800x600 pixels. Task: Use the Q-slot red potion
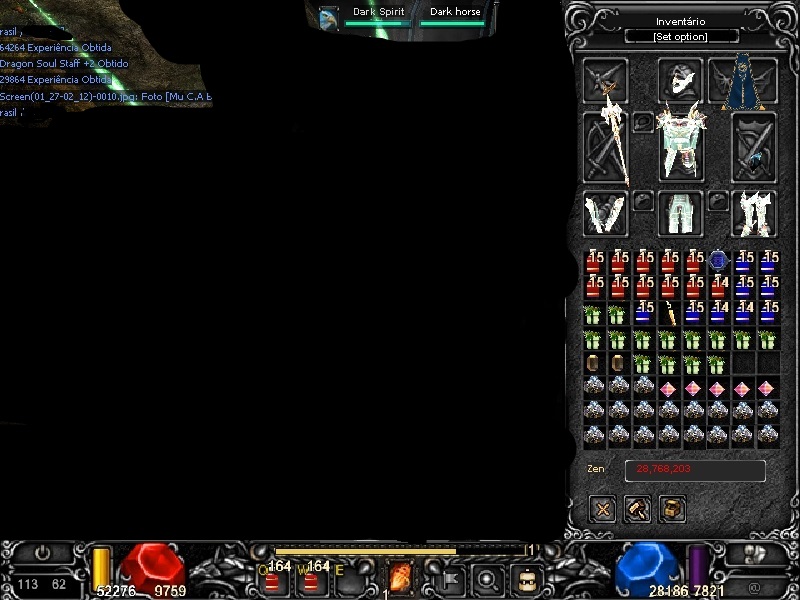[x=272, y=578]
